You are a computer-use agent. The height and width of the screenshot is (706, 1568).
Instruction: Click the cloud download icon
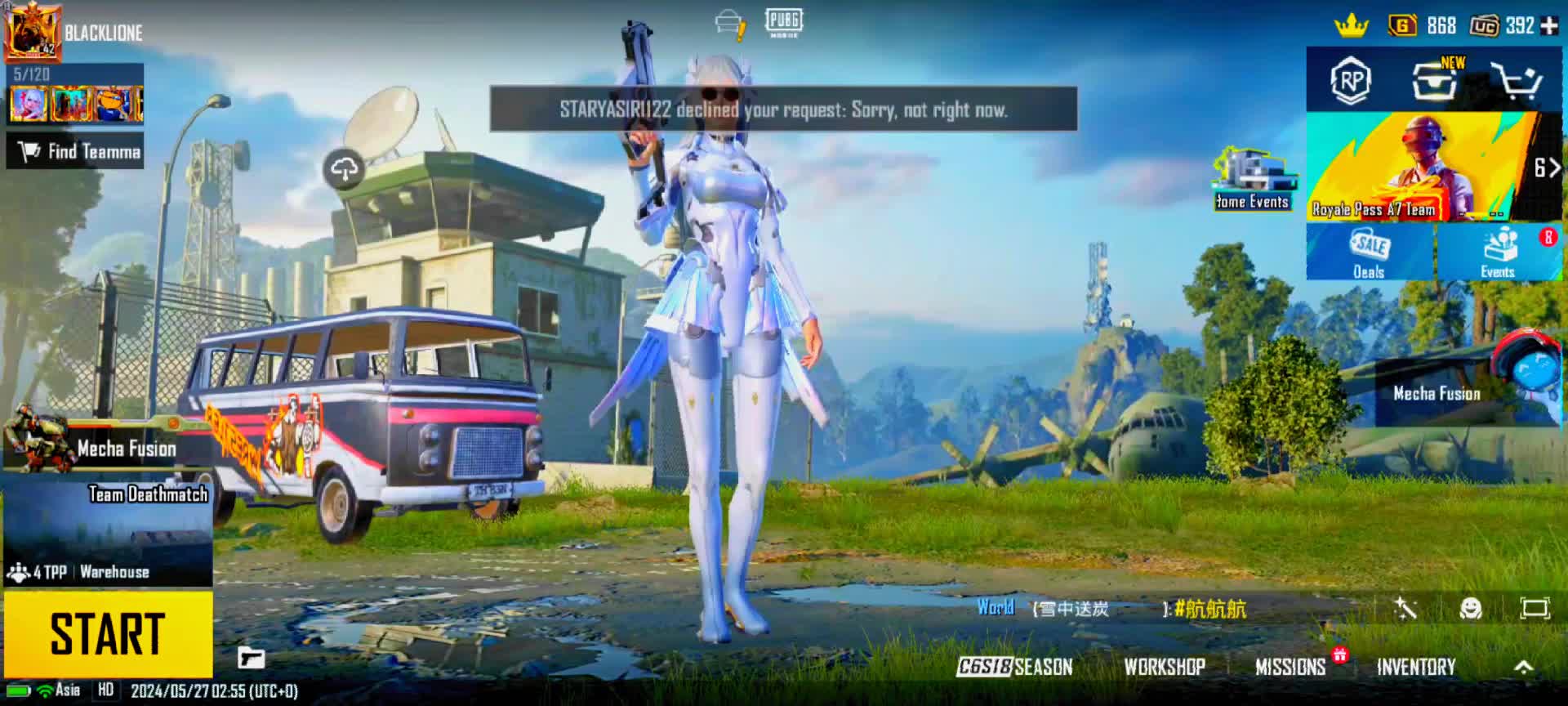(x=344, y=169)
